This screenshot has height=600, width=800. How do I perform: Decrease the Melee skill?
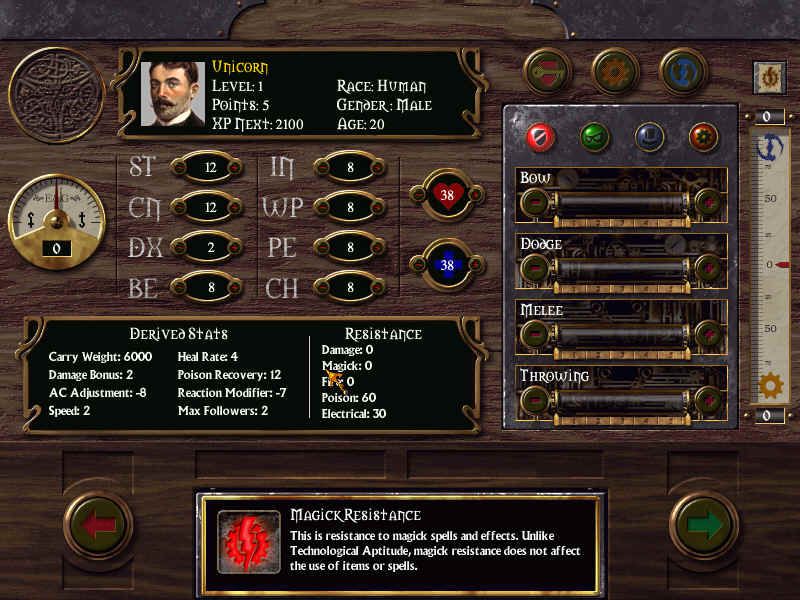coord(535,336)
